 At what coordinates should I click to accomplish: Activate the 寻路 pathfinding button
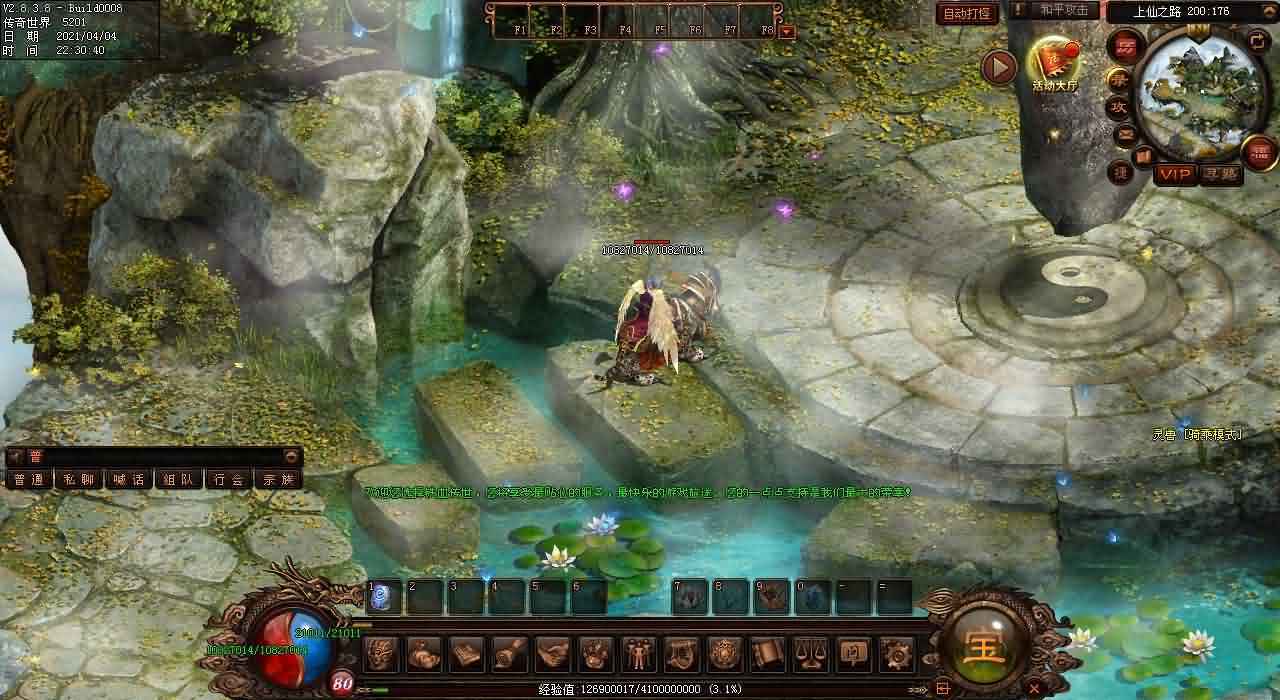[x=1219, y=175]
